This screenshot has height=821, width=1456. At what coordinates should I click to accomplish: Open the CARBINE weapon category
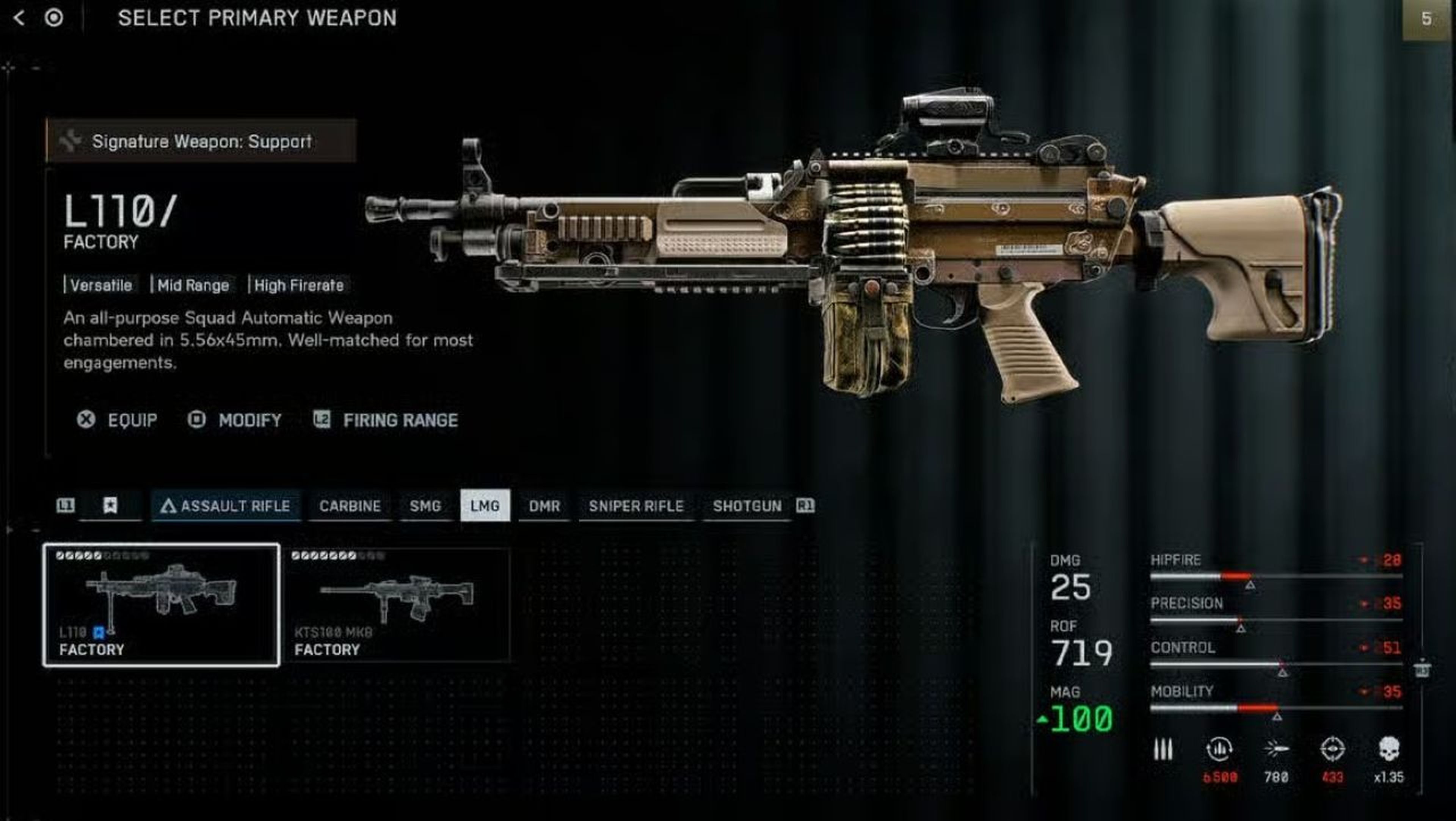tap(350, 506)
